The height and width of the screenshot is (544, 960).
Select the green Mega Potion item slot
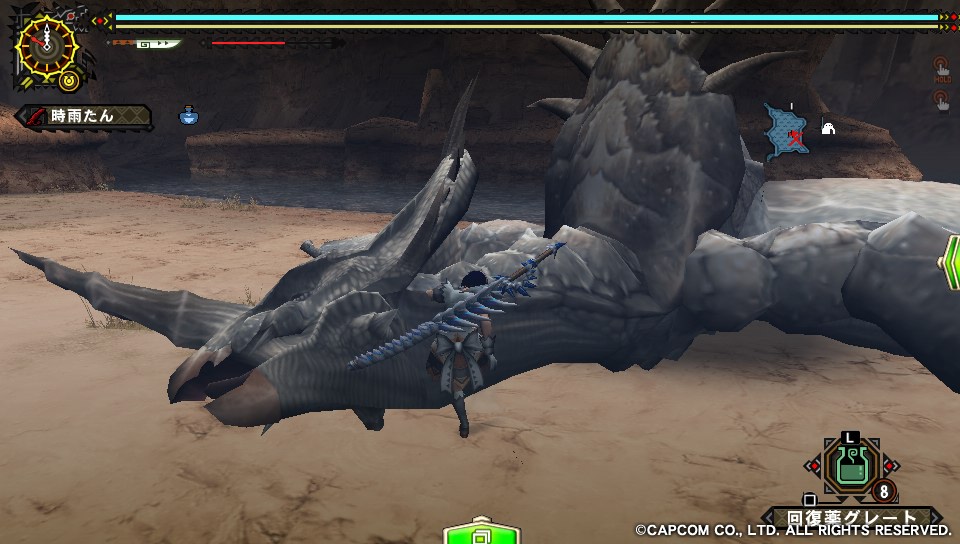(851, 467)
